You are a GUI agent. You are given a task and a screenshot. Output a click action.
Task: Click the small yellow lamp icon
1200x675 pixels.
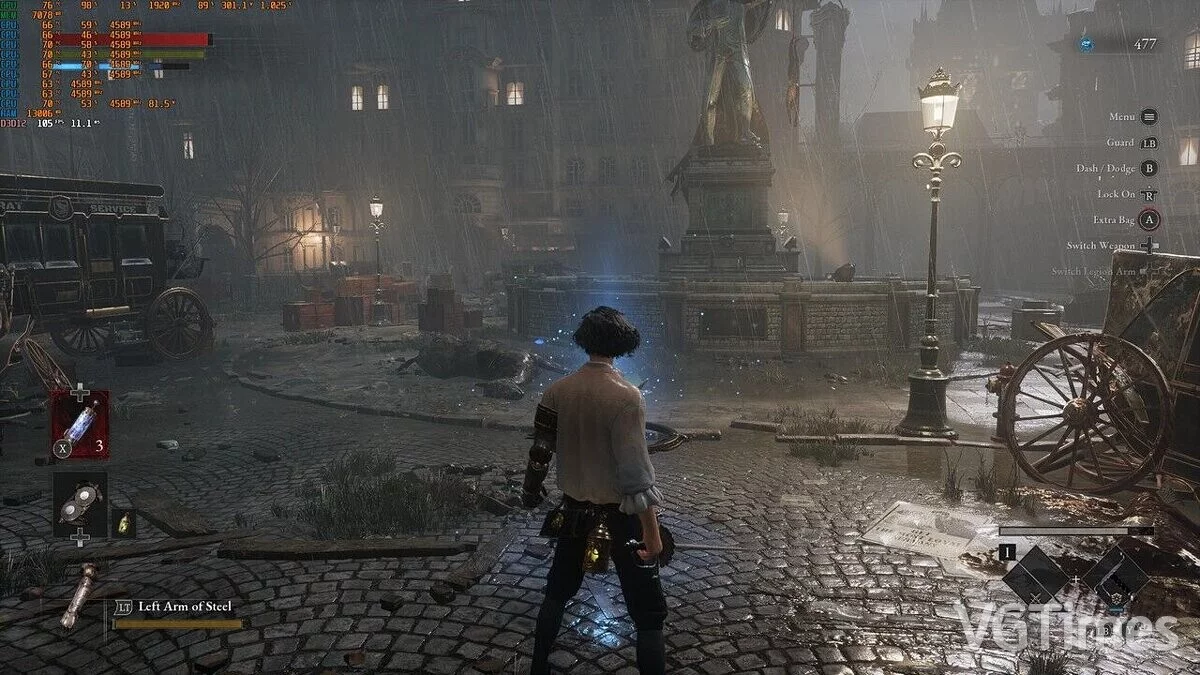(x=123, y=522)
